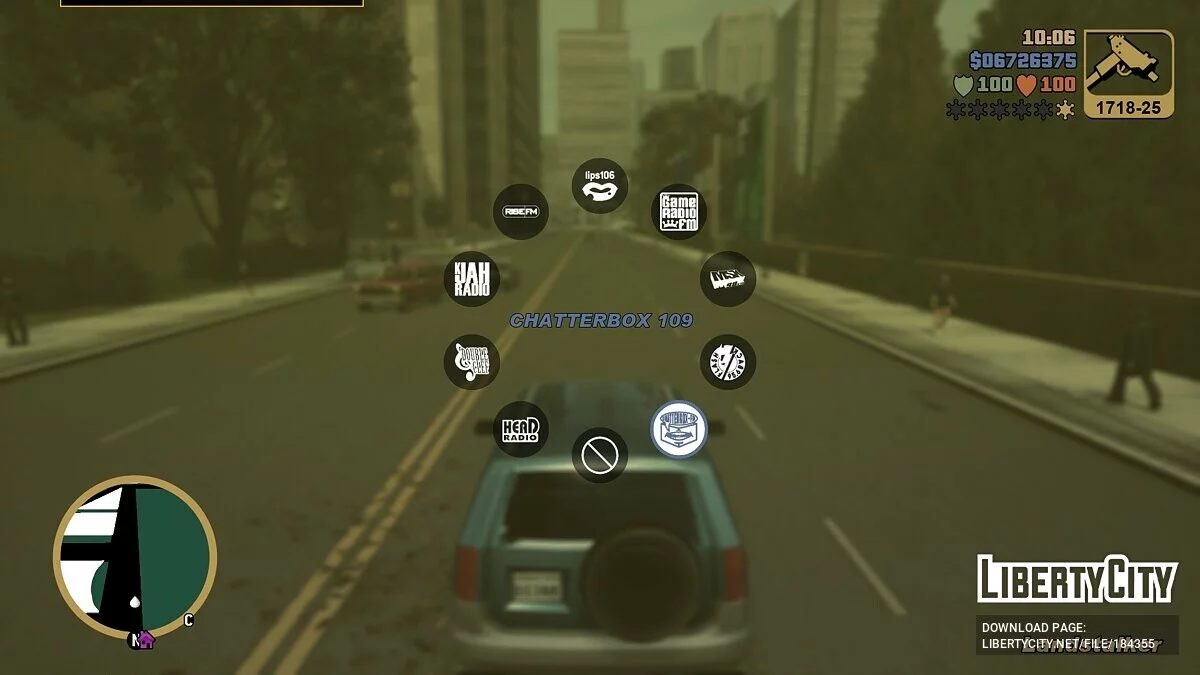Tune to MSX FM station

(x=727, y=279)
